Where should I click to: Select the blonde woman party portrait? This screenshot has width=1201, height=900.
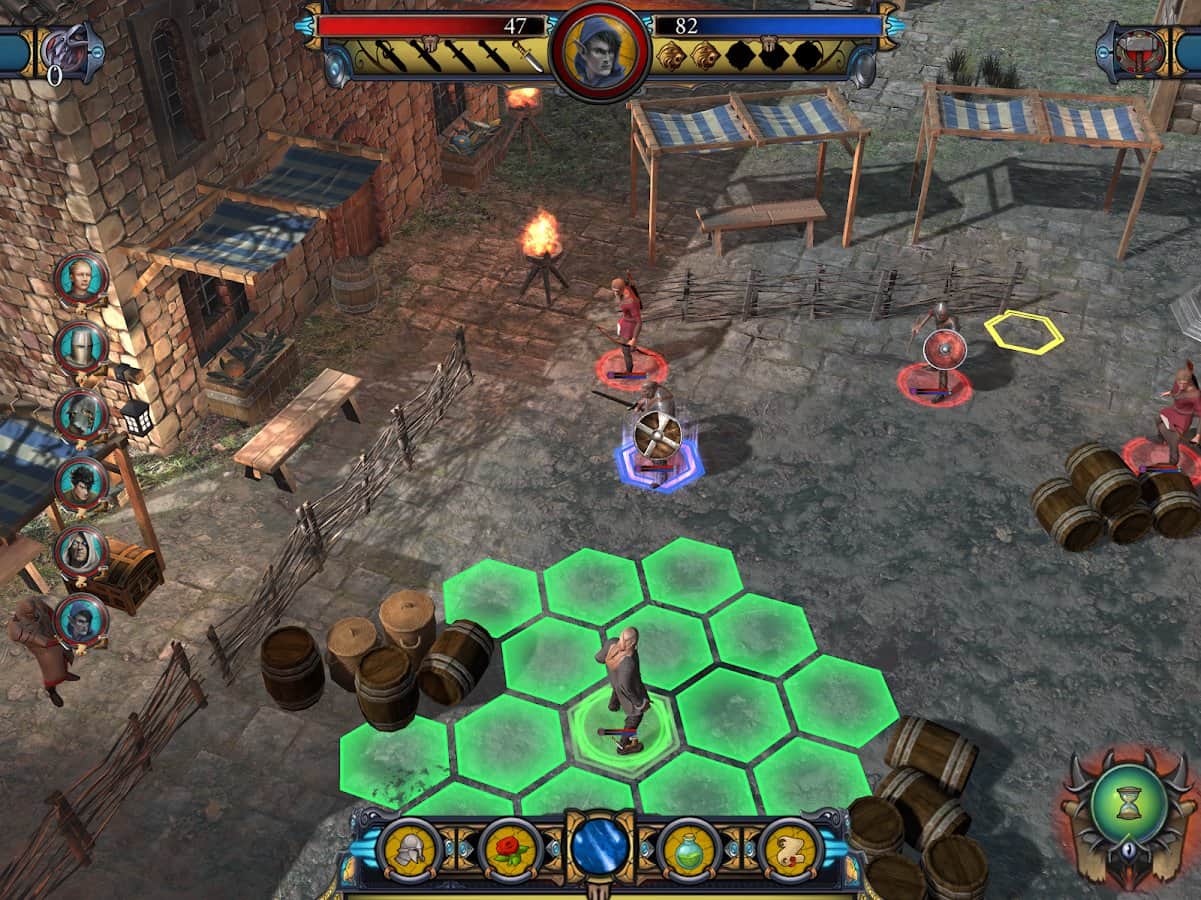81,279
